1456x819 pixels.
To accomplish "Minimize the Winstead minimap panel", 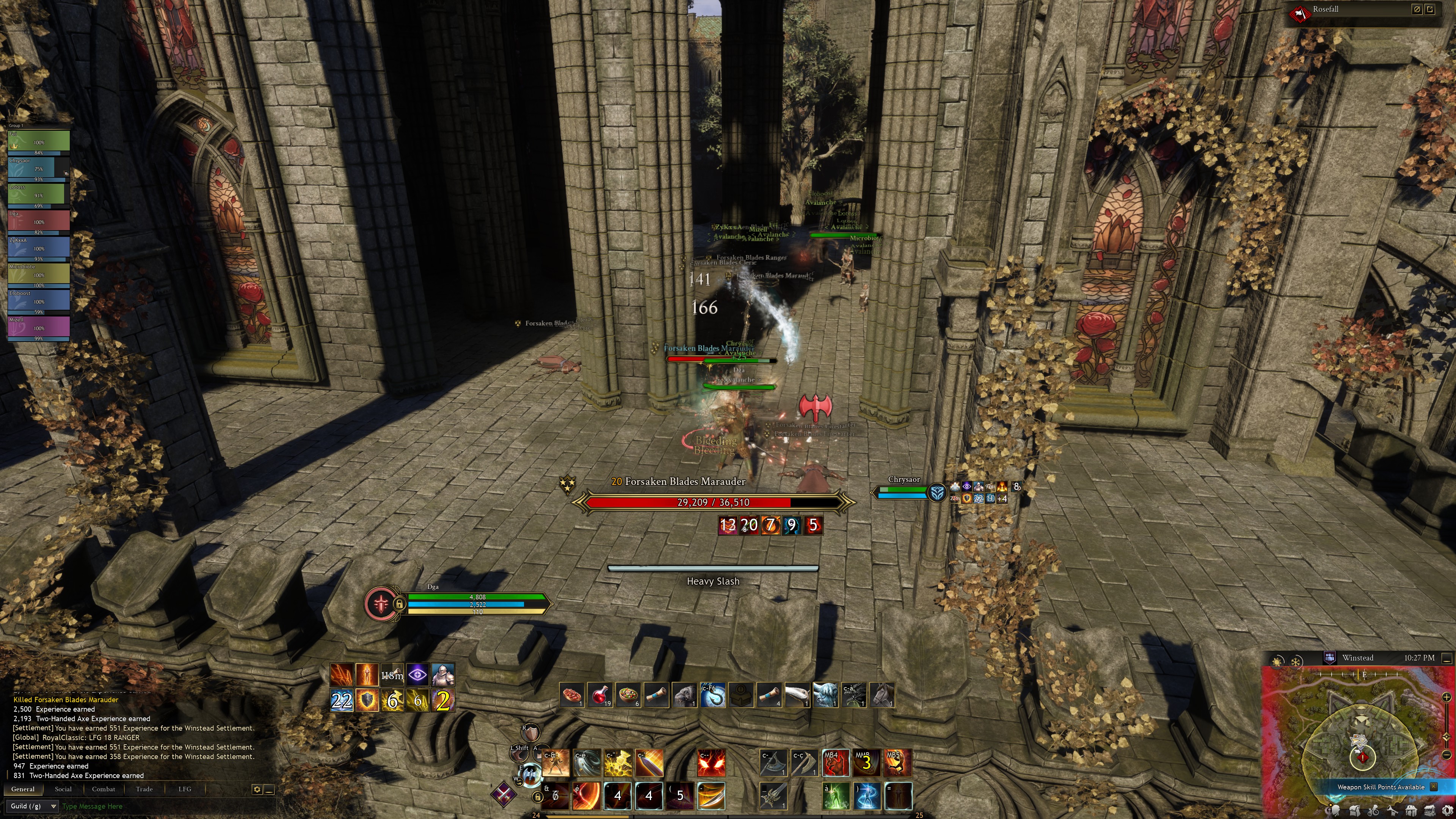I will 1447,658.
